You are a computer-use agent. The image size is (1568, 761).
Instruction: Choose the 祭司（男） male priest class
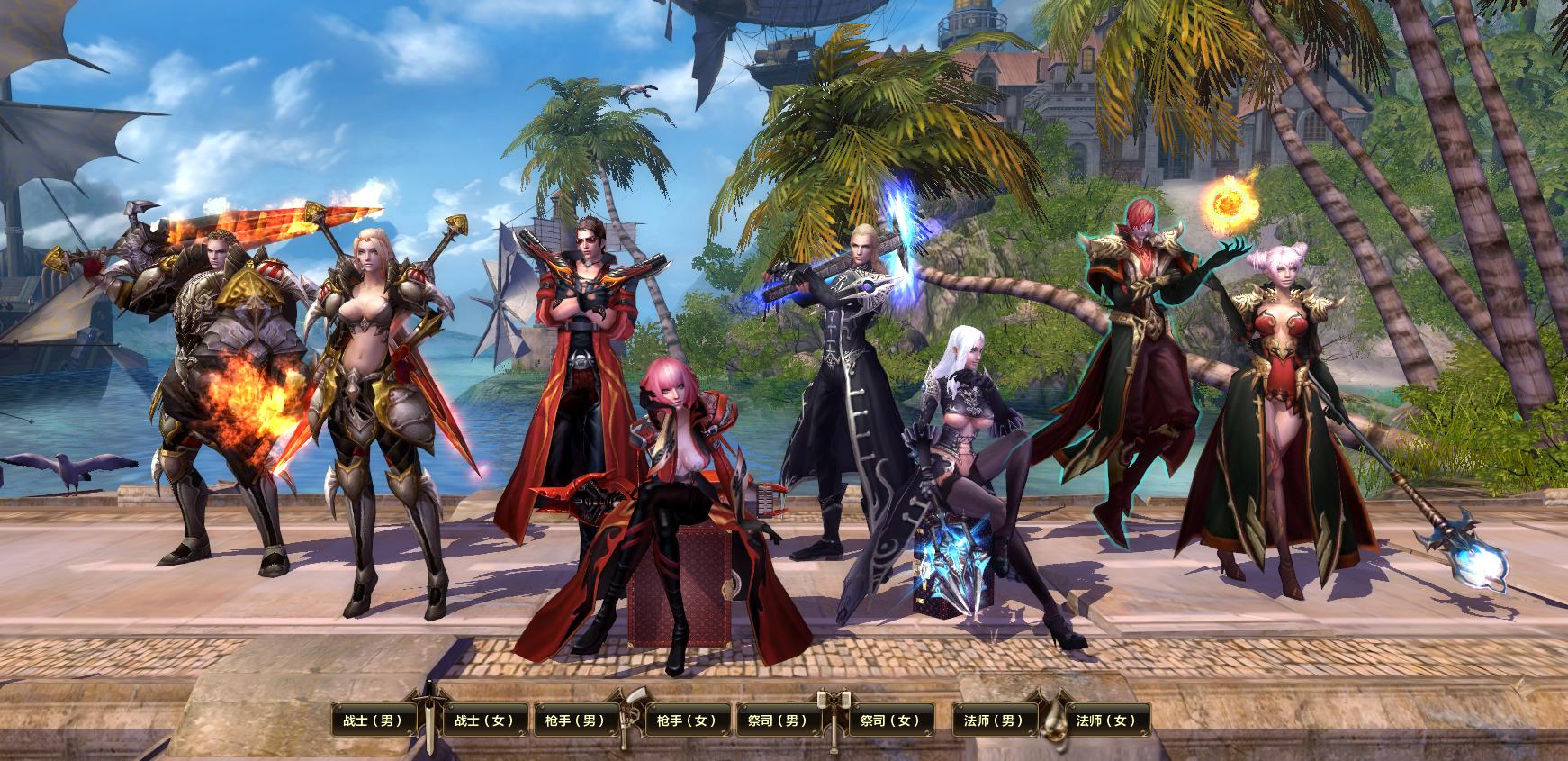778,720
